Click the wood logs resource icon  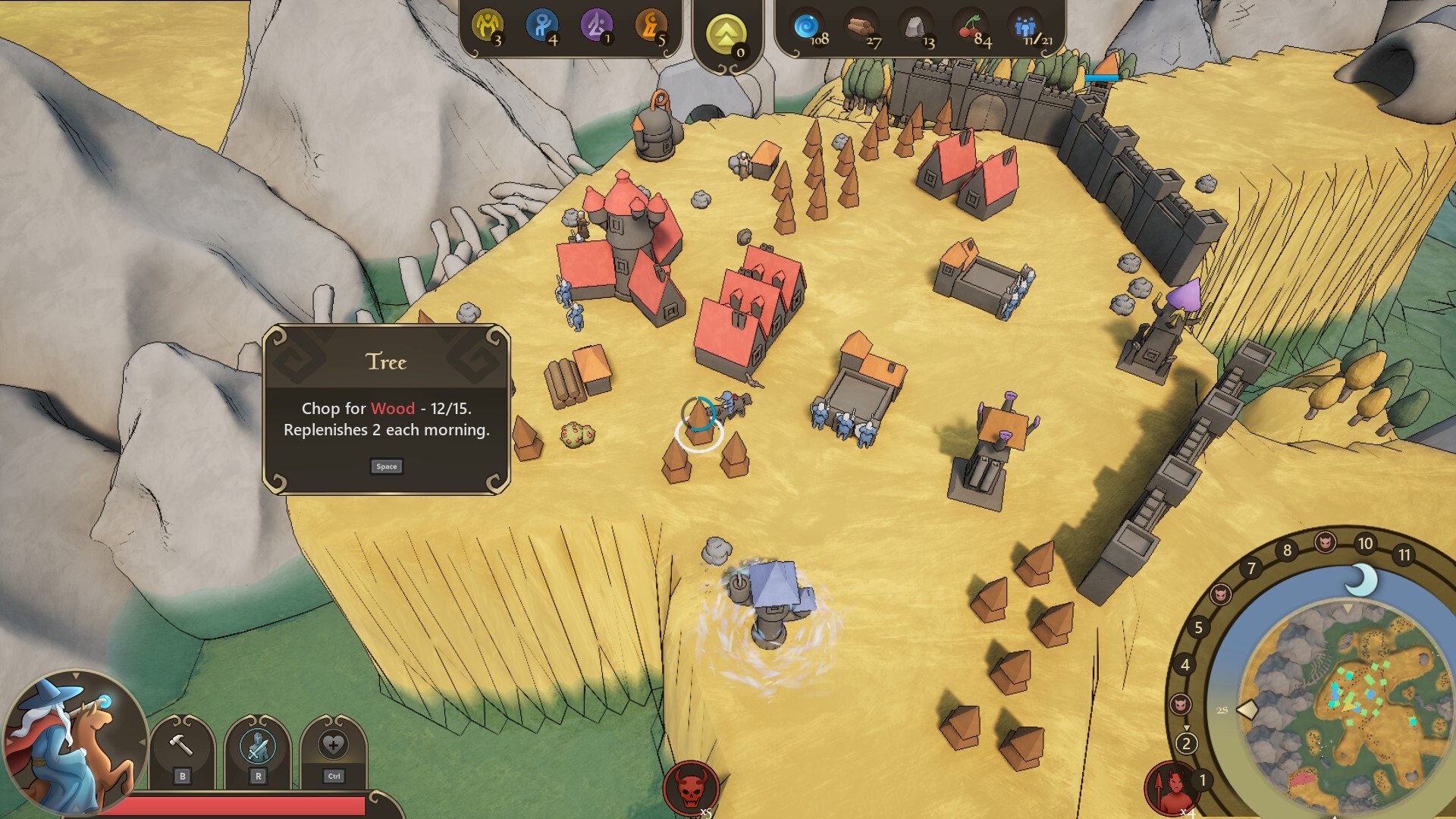(x=860, y=27)
